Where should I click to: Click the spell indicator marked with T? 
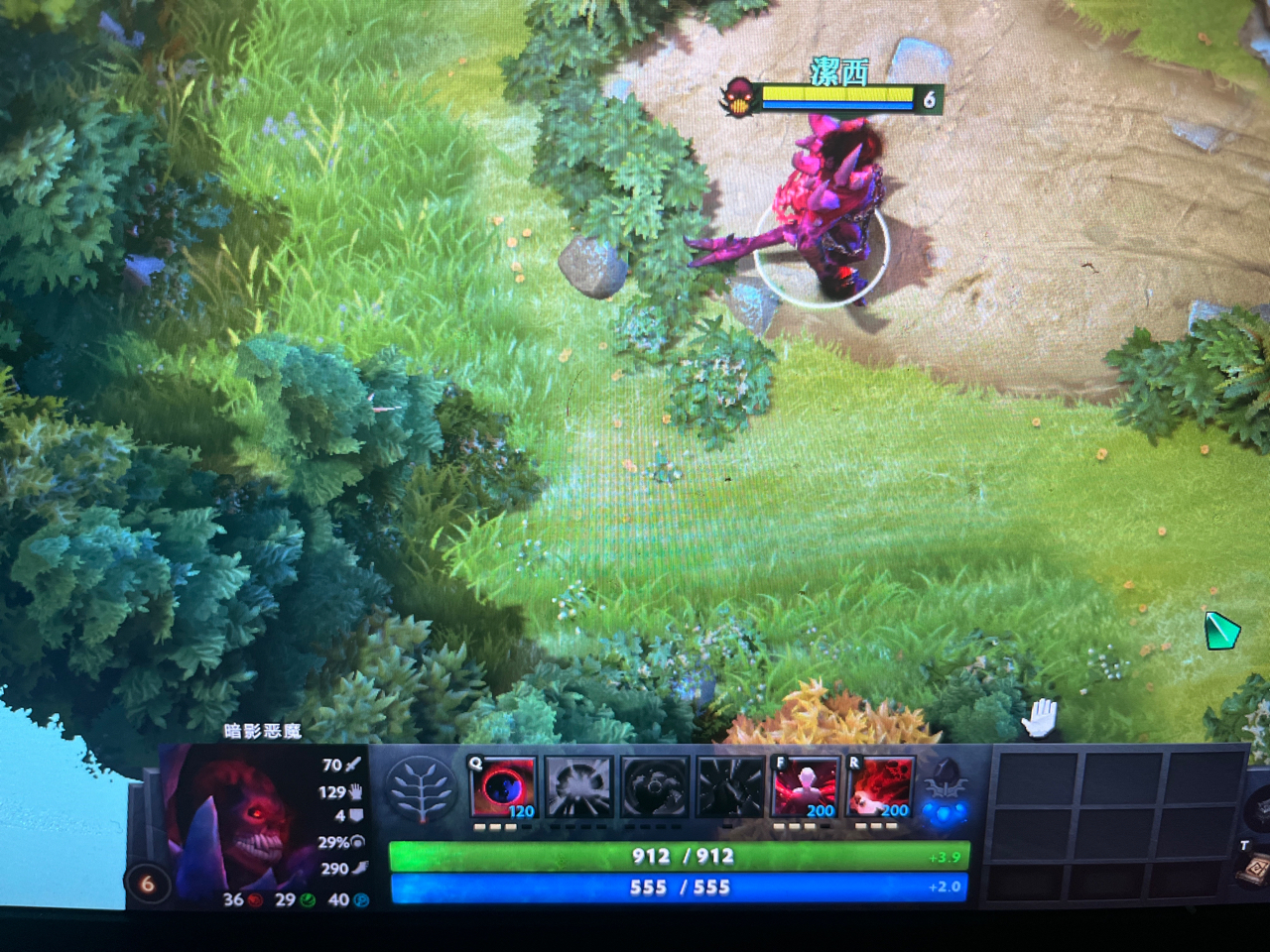(1245, 846)
